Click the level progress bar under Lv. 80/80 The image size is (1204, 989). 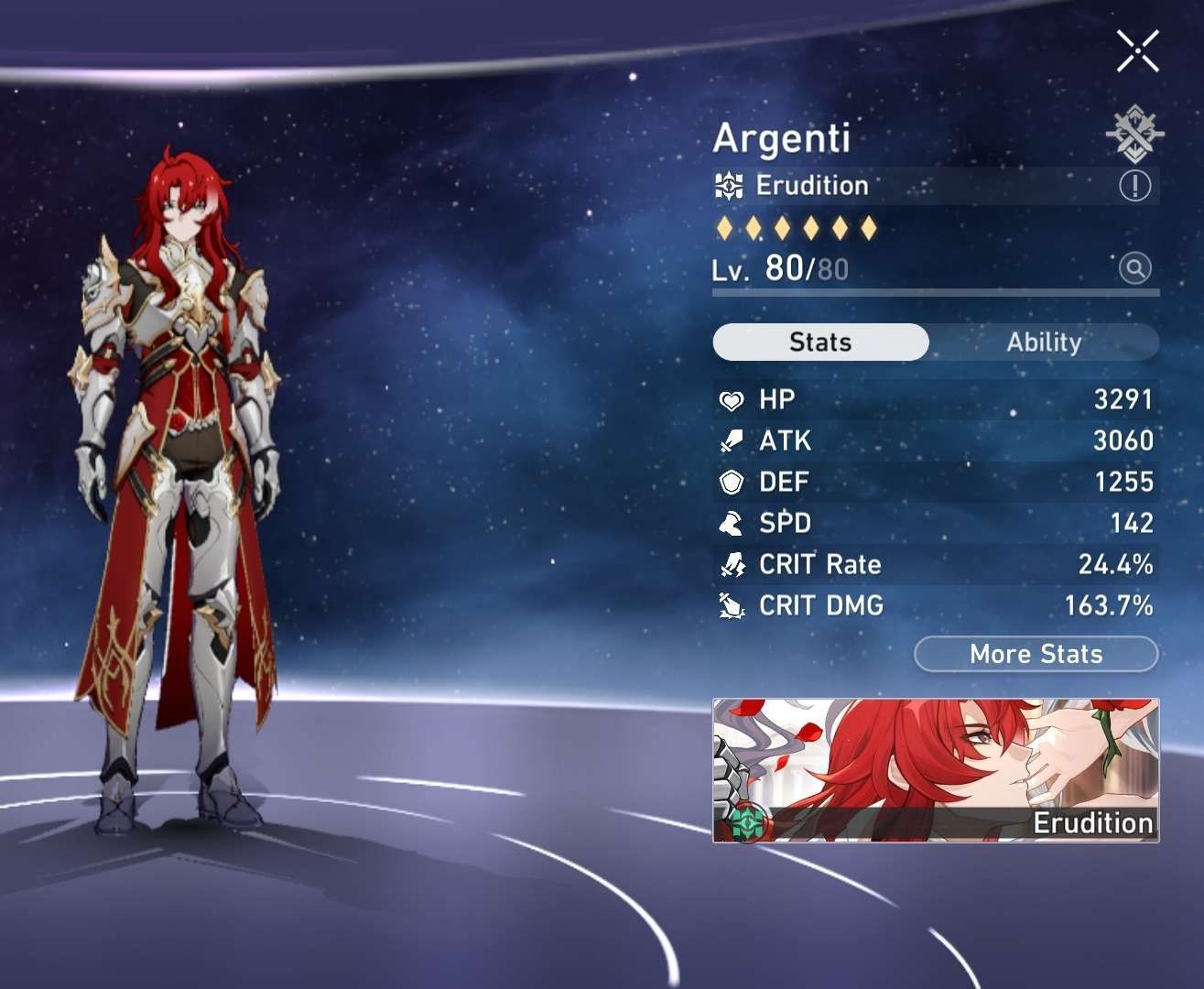[934, 293]
